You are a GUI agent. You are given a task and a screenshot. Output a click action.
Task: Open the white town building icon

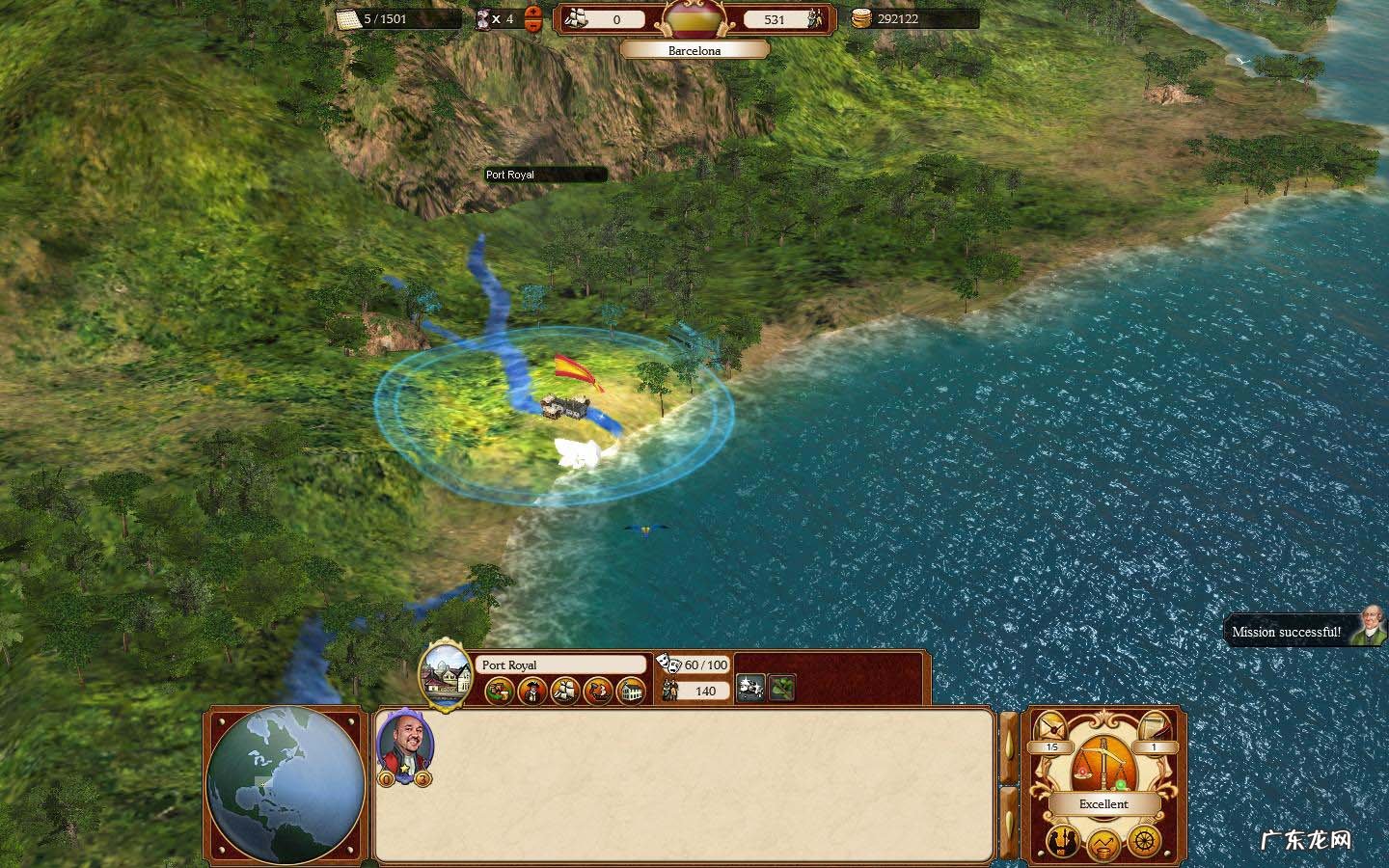(x=631, y=691)
